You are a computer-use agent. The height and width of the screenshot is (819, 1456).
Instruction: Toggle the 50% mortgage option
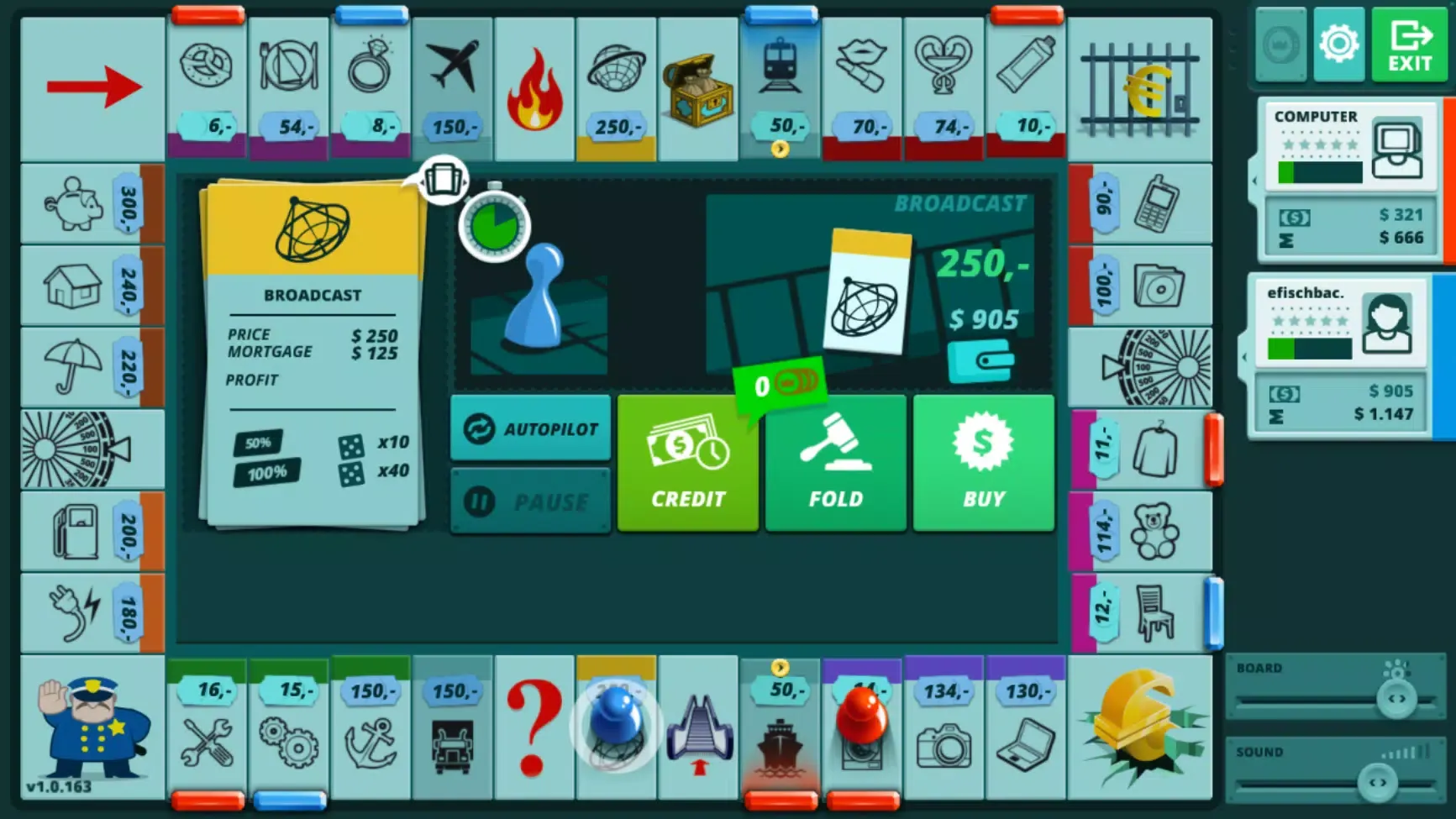[259, 441]
